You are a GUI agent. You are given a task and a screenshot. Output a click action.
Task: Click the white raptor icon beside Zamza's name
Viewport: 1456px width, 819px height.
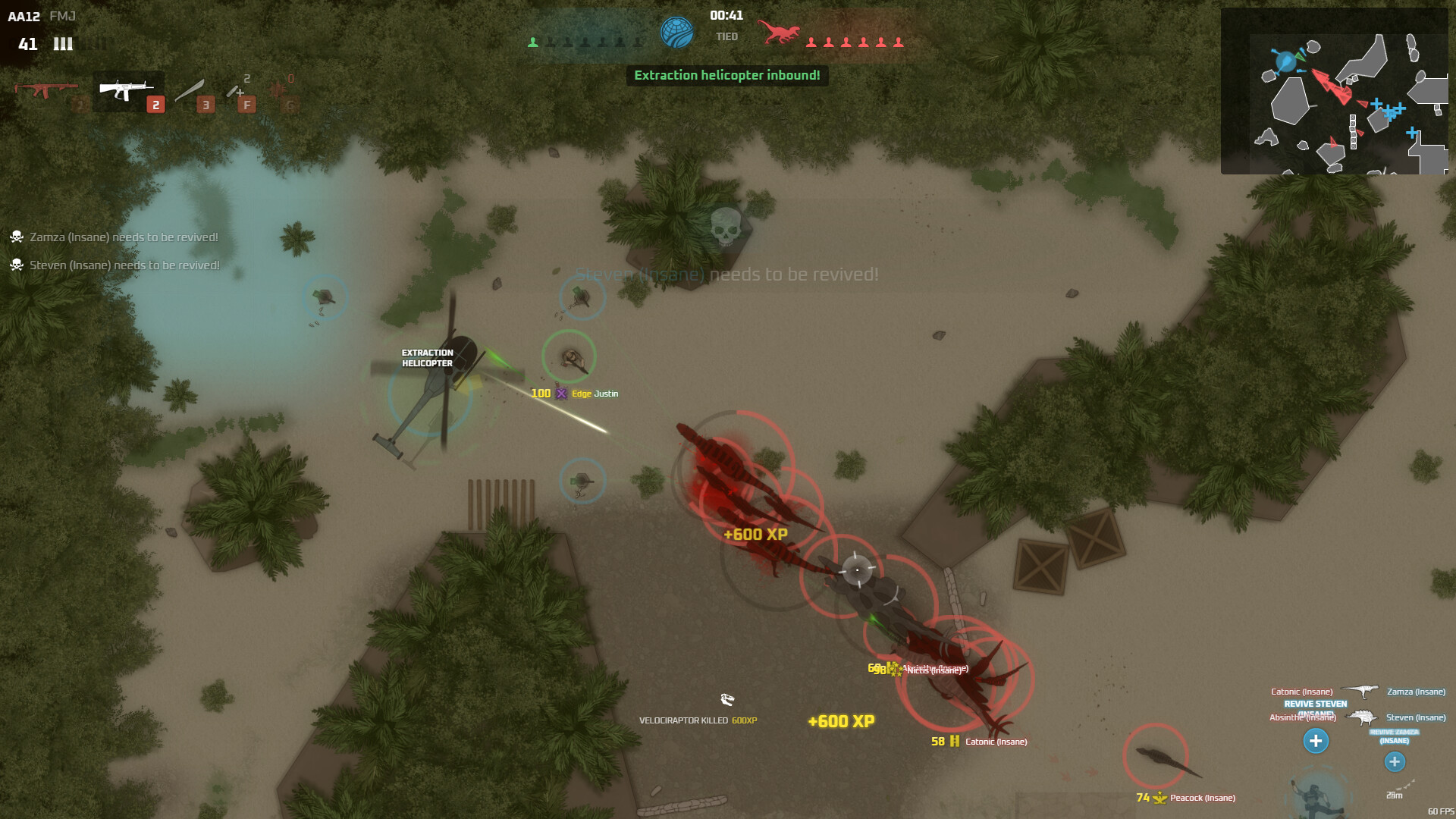1359,692
